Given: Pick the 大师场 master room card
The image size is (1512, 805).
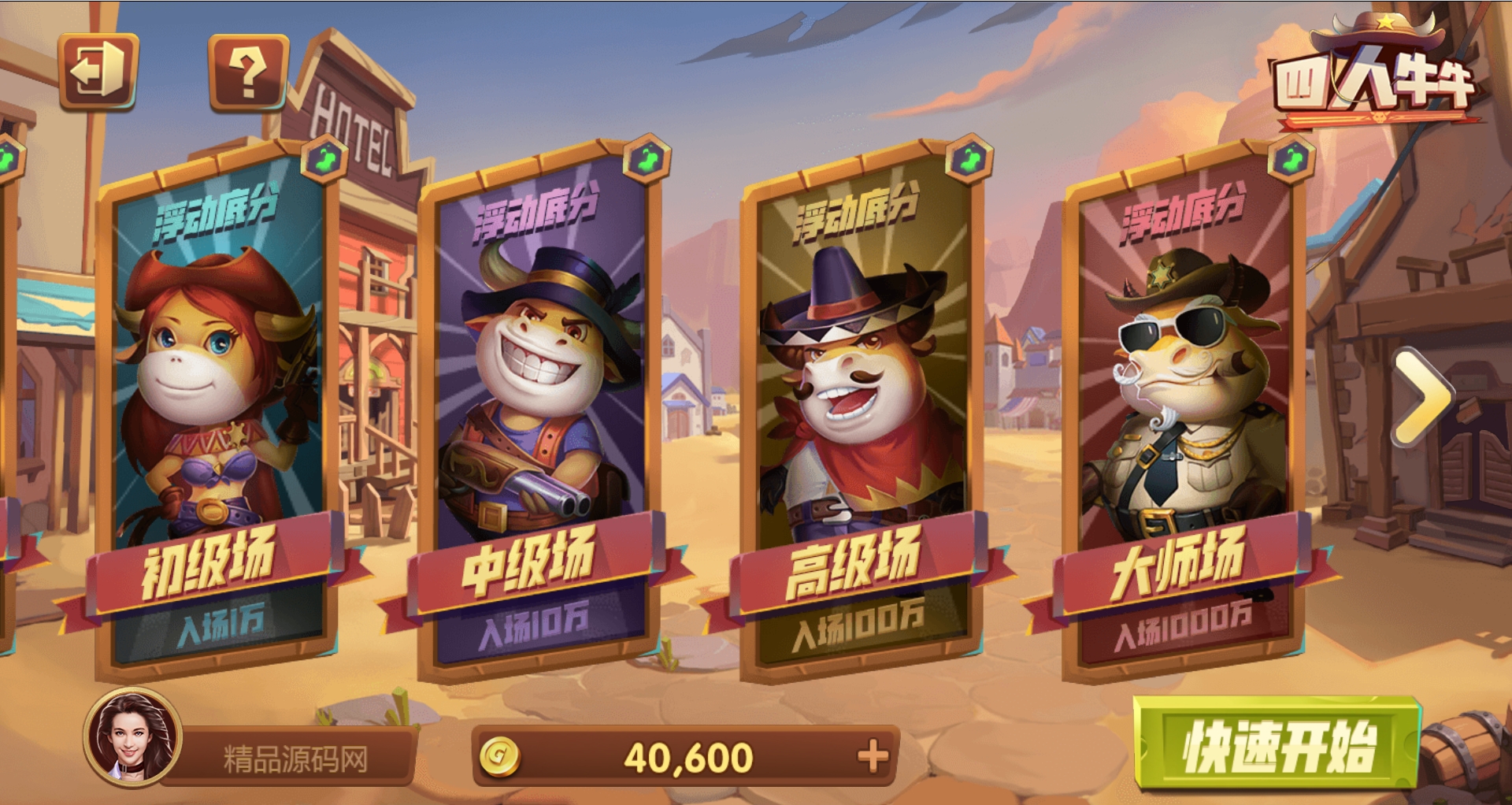Looking at the screenshot, I should 1184,410.
